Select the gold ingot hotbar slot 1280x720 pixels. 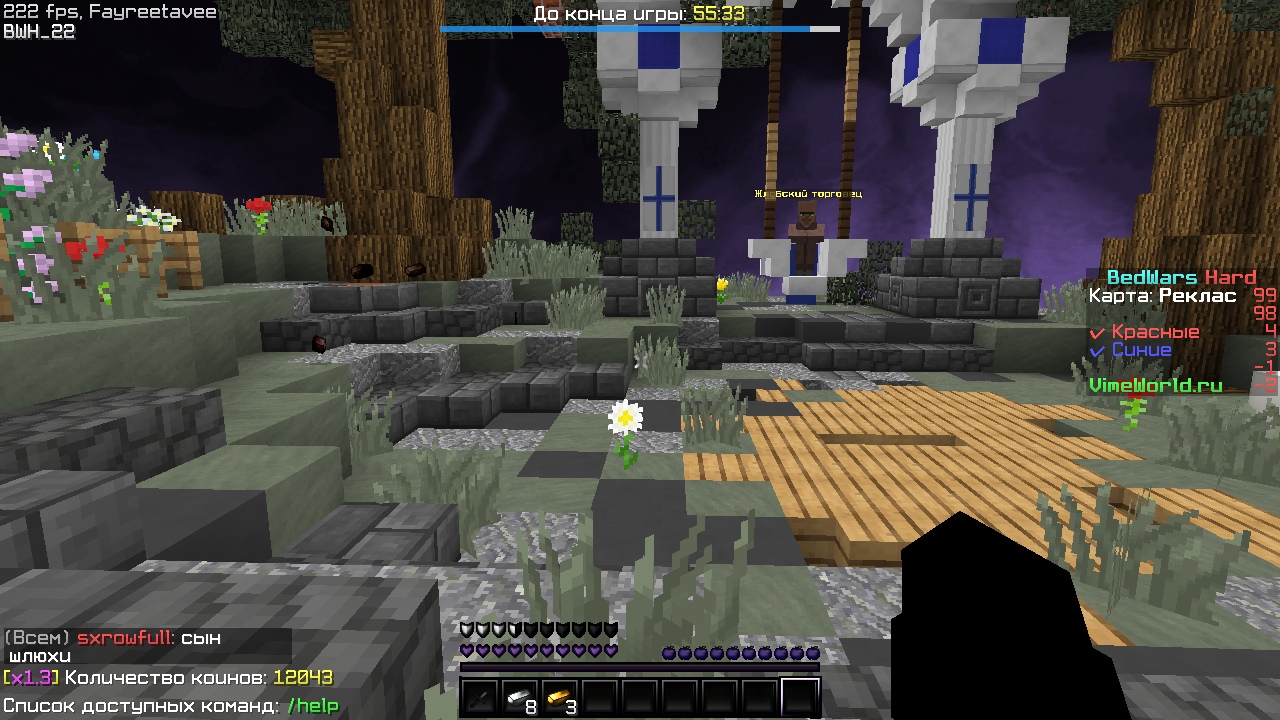tap(560, 698)
